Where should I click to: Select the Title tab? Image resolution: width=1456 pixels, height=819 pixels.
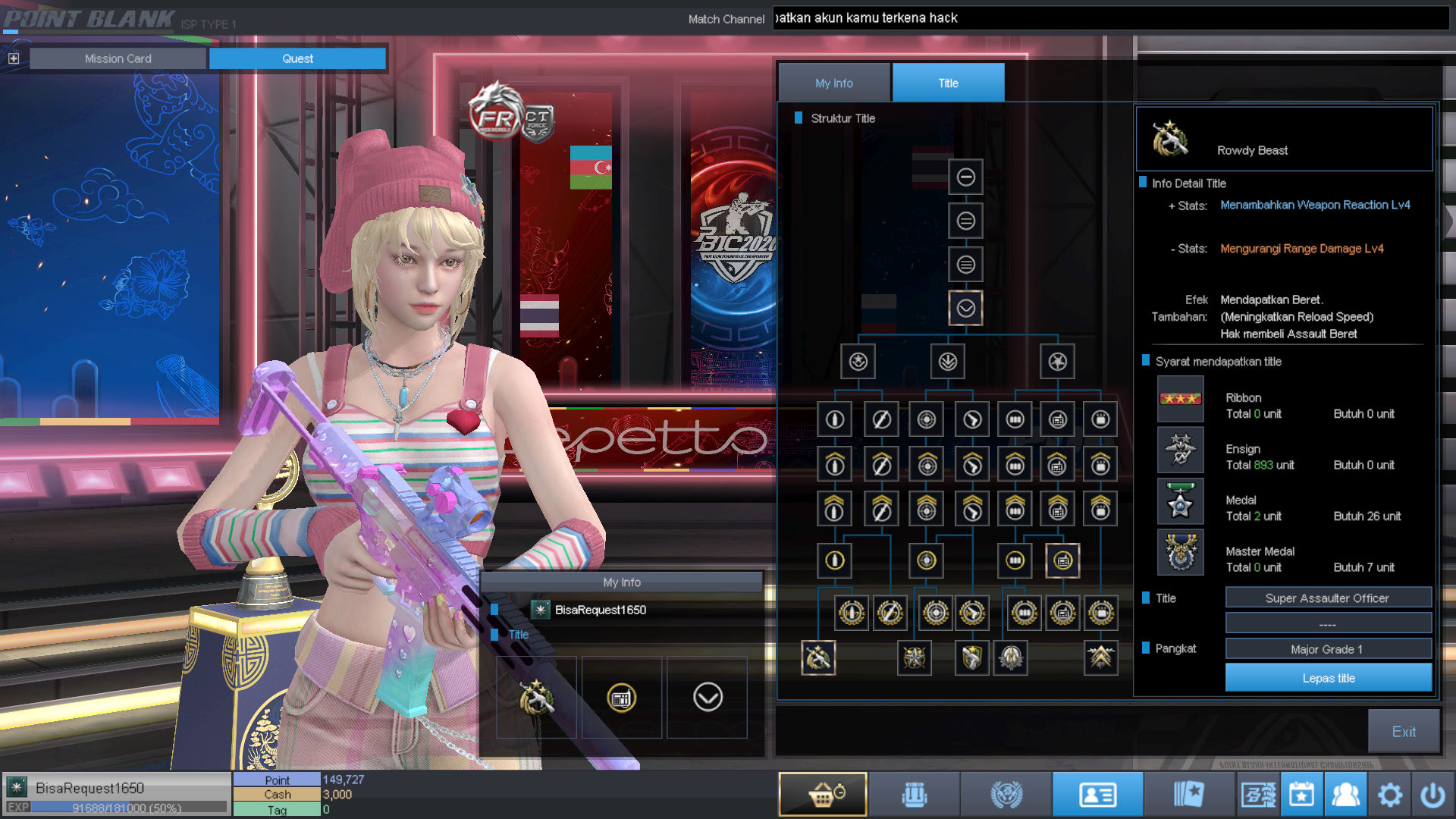click(x=948, y=83)
